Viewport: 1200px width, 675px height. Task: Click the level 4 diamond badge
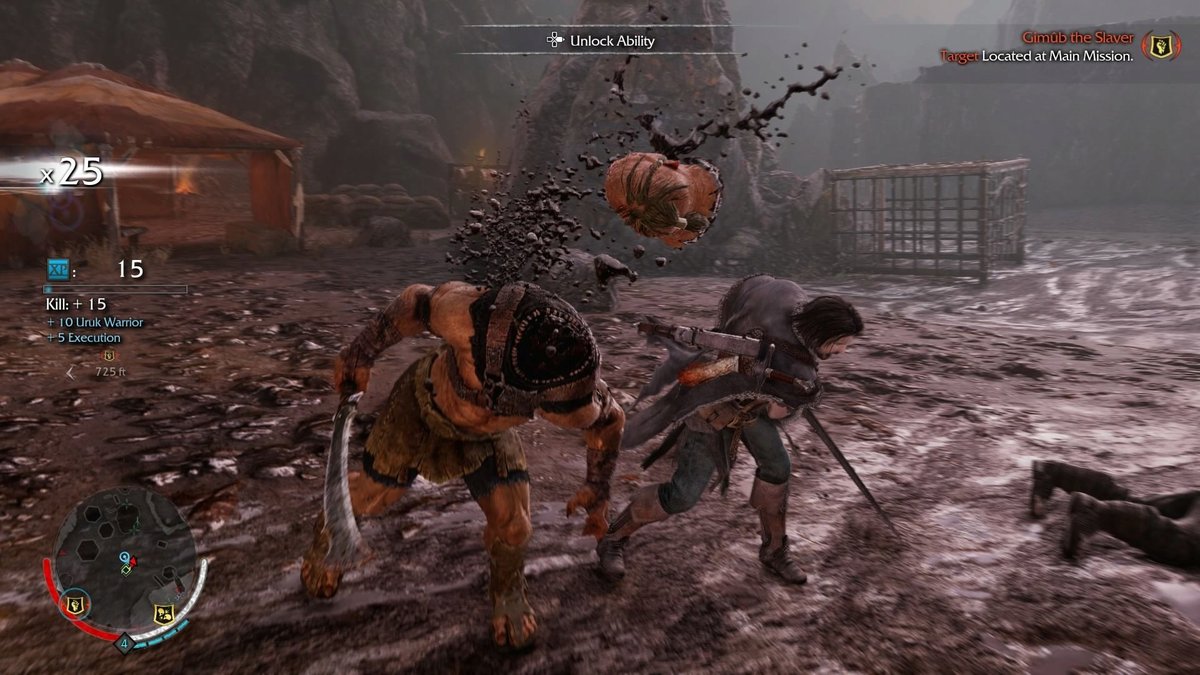(124, 643)
